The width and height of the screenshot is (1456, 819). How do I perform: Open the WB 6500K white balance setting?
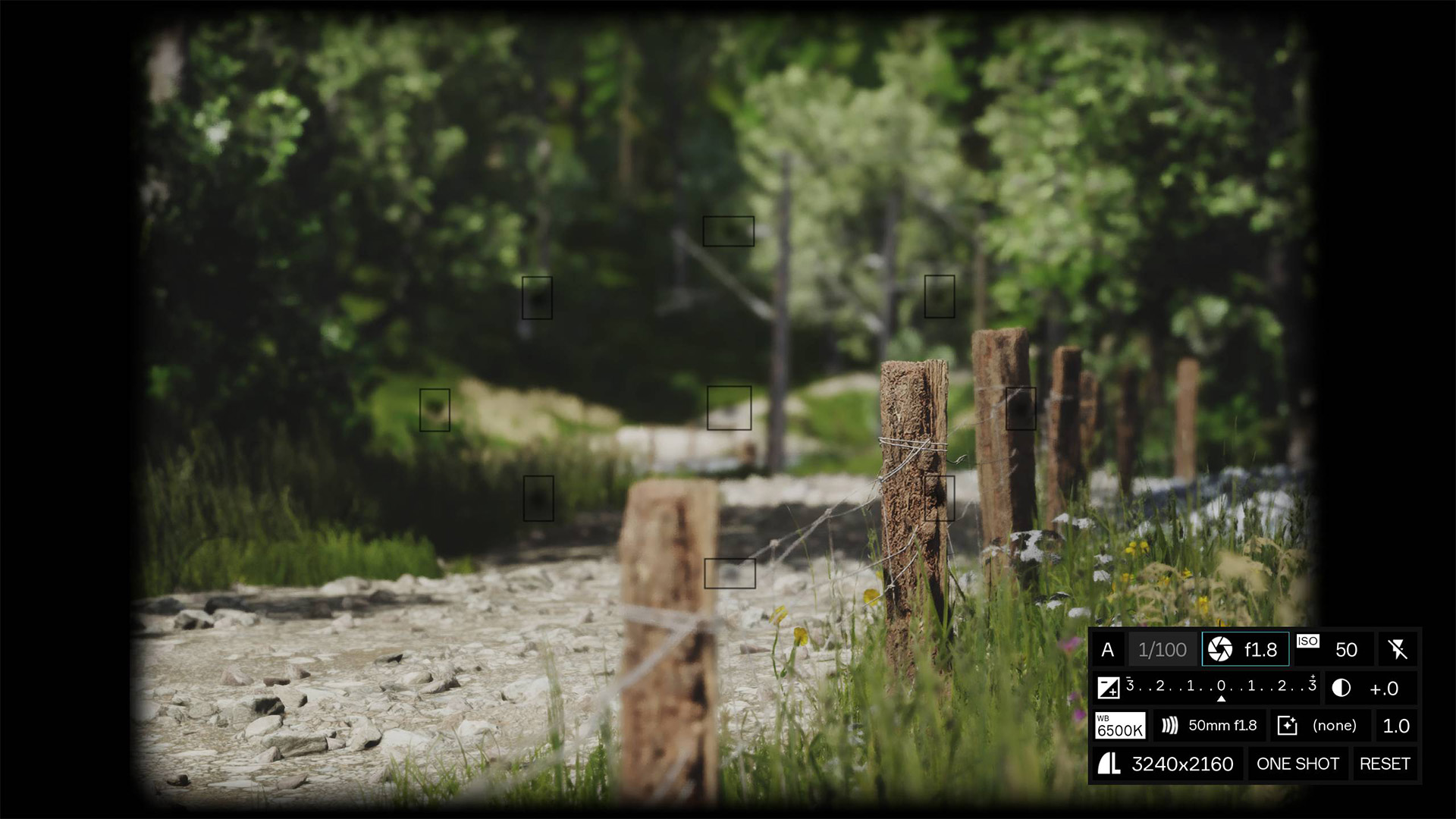click(1120, 726)
